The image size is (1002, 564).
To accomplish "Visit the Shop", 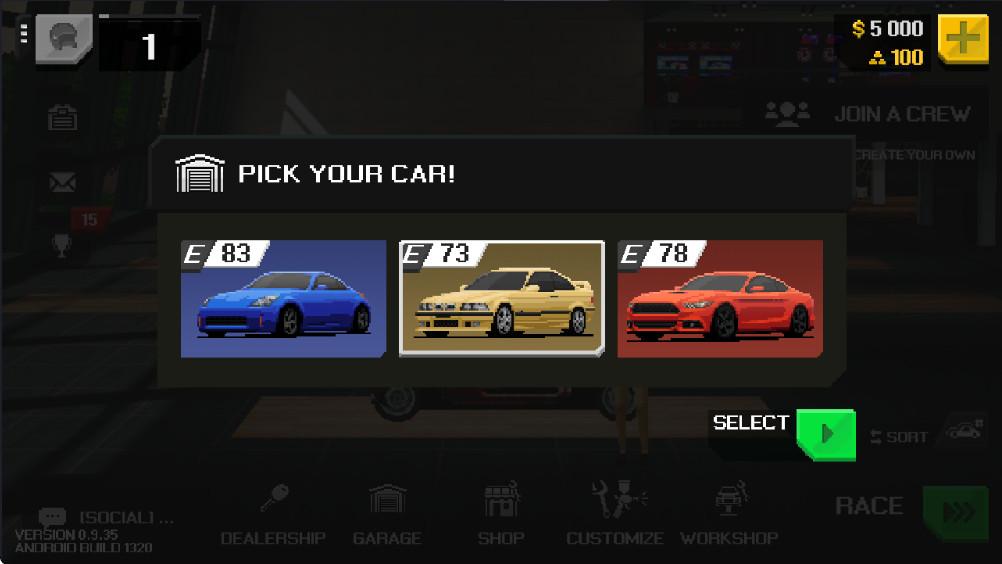I will (x=501, y=515).
